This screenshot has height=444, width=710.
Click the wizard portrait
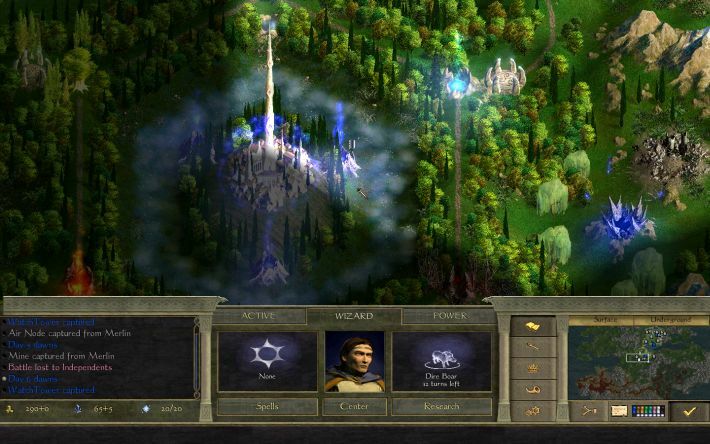[354, 361]
